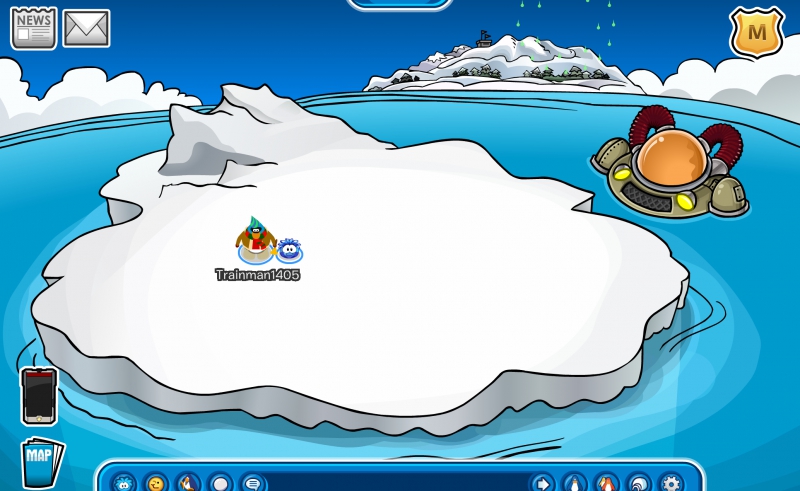The height and width of the screenshot is (491, 800).
Task: Open your penguin player card
Action: 574,483
